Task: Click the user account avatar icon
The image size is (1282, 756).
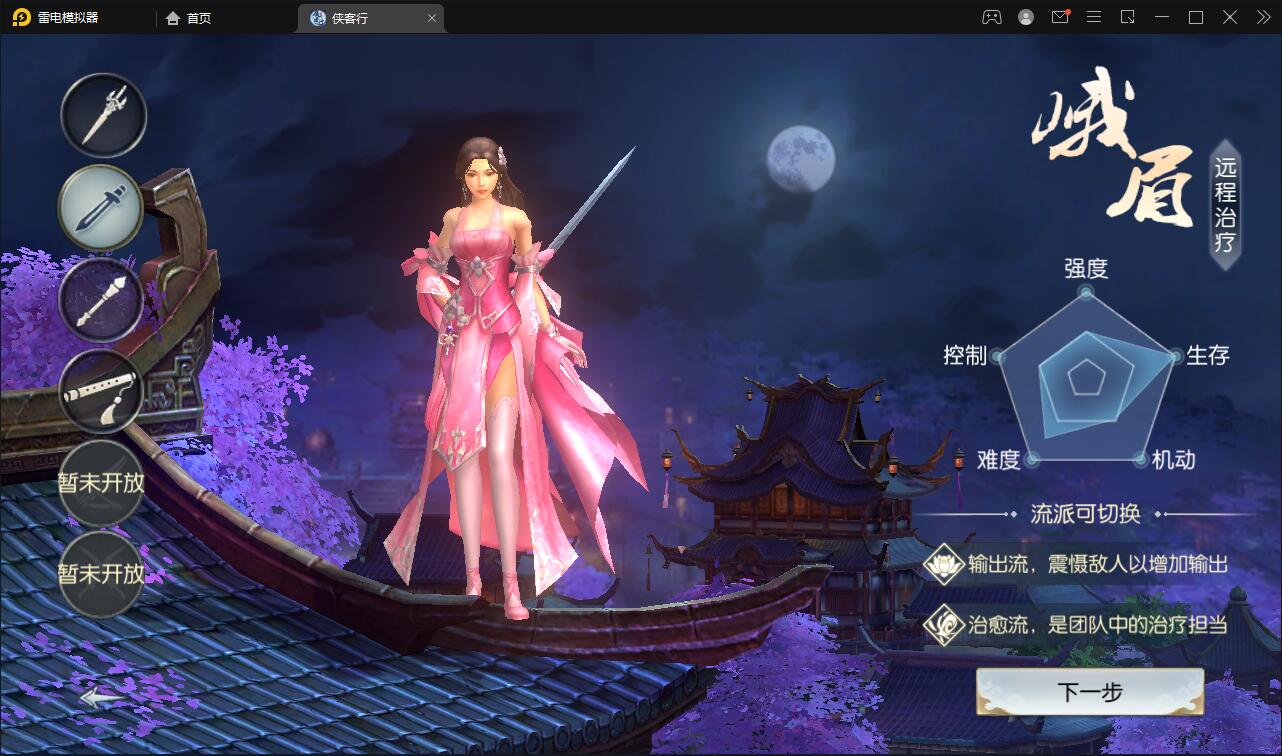Action: click(x=1024, y=17)
